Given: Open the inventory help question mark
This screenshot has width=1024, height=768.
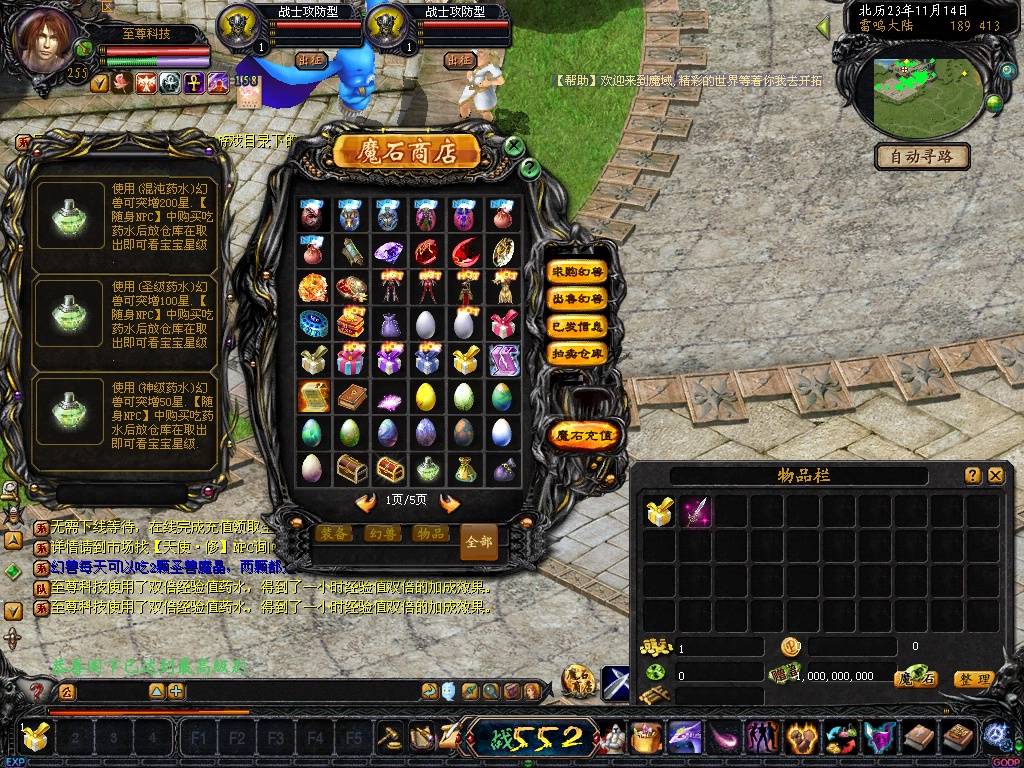Looking at the screenshot, I should point(972,476).
